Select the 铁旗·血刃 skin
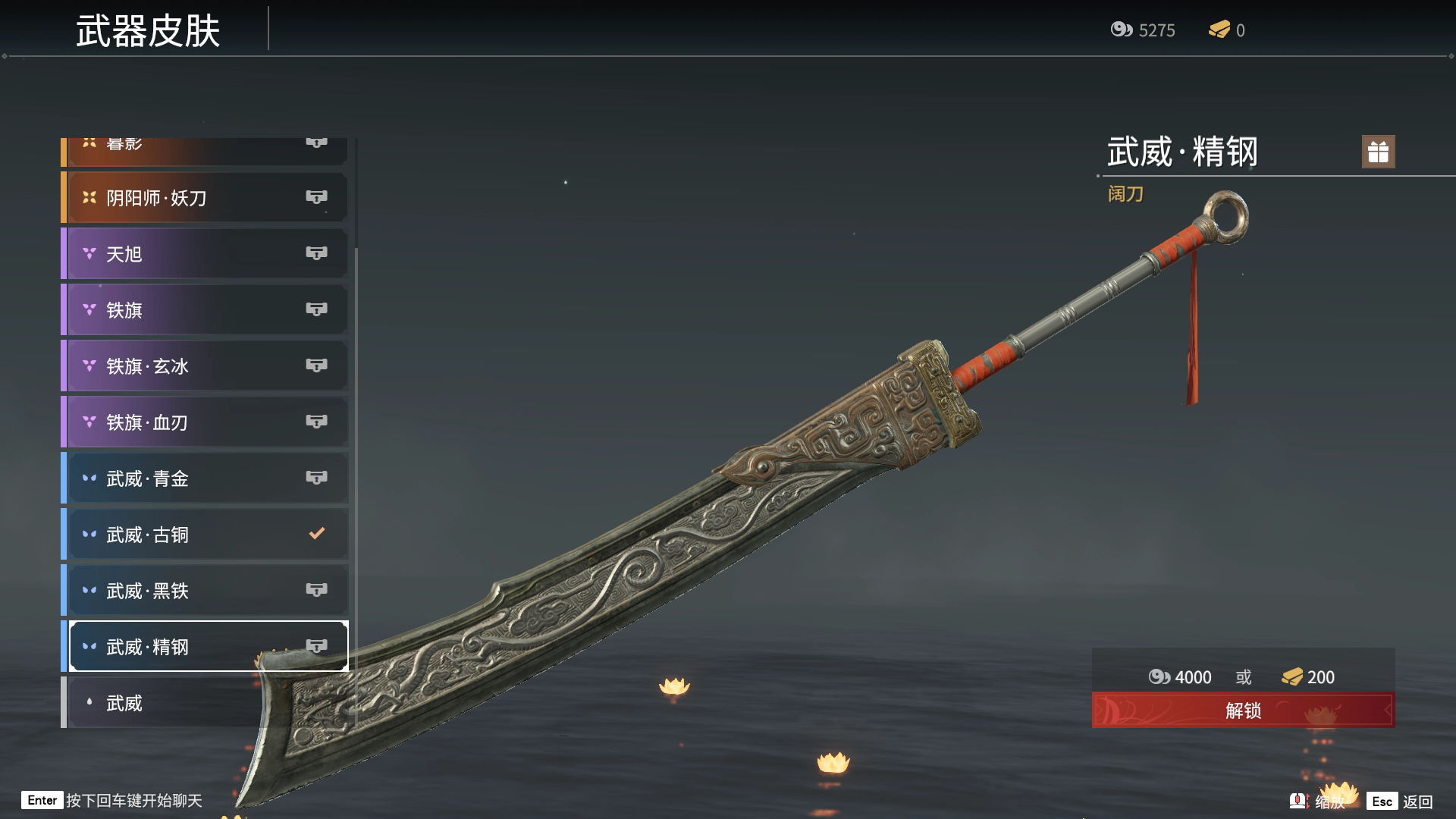 click(x=205, y=422)
